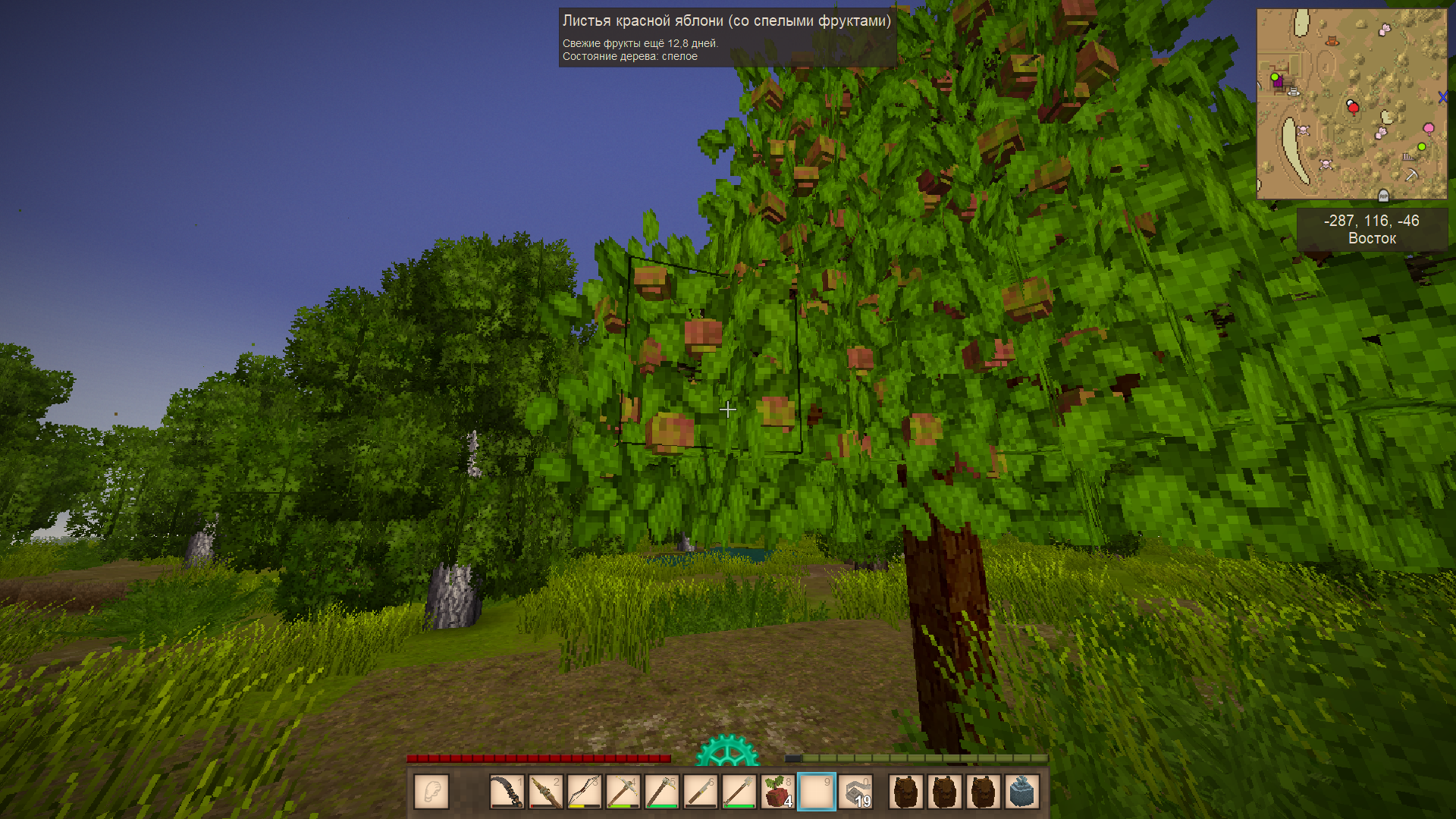Select the scythe in hotbar slot 1
Image resolution: width=1456 pixels, height=819 pixels.
[507, 792]
